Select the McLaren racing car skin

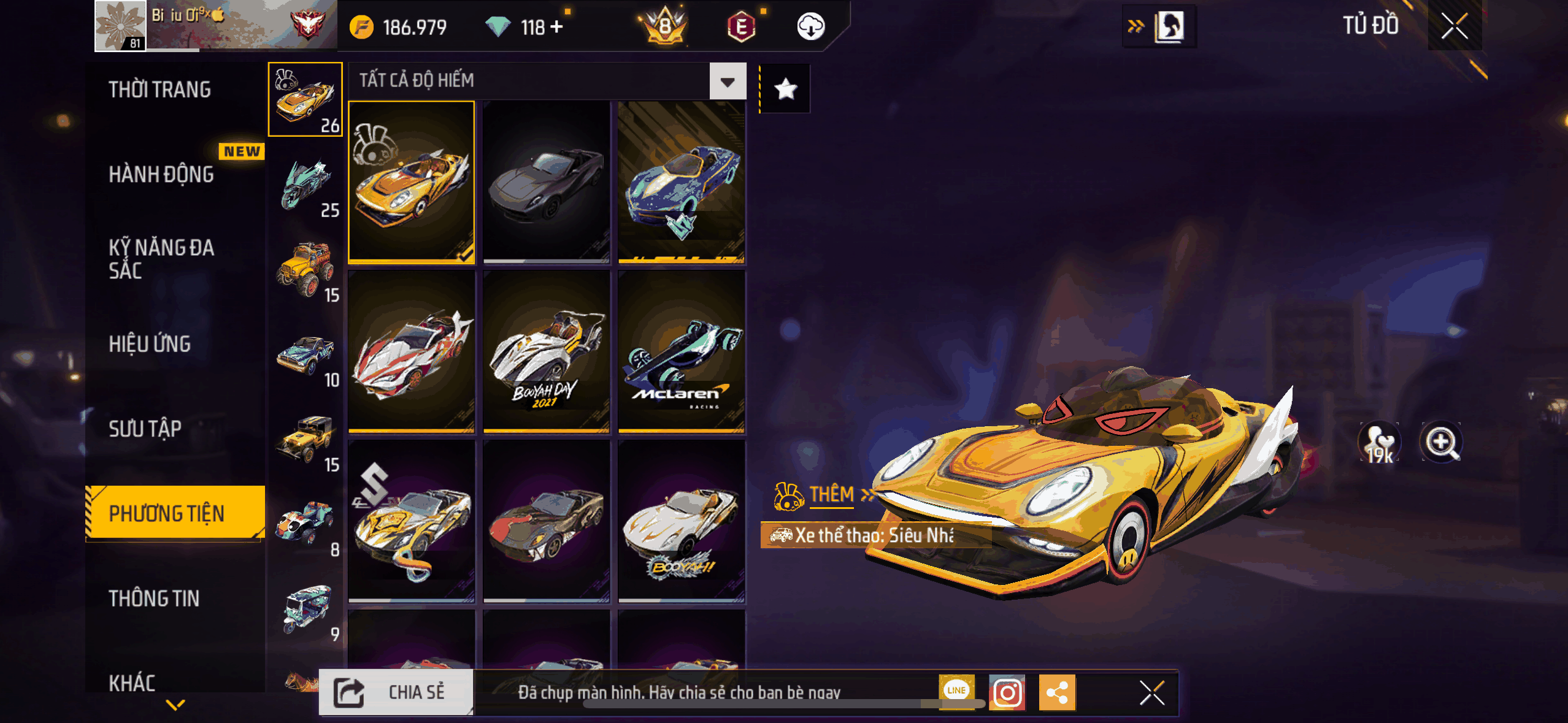tap(682, 351)
